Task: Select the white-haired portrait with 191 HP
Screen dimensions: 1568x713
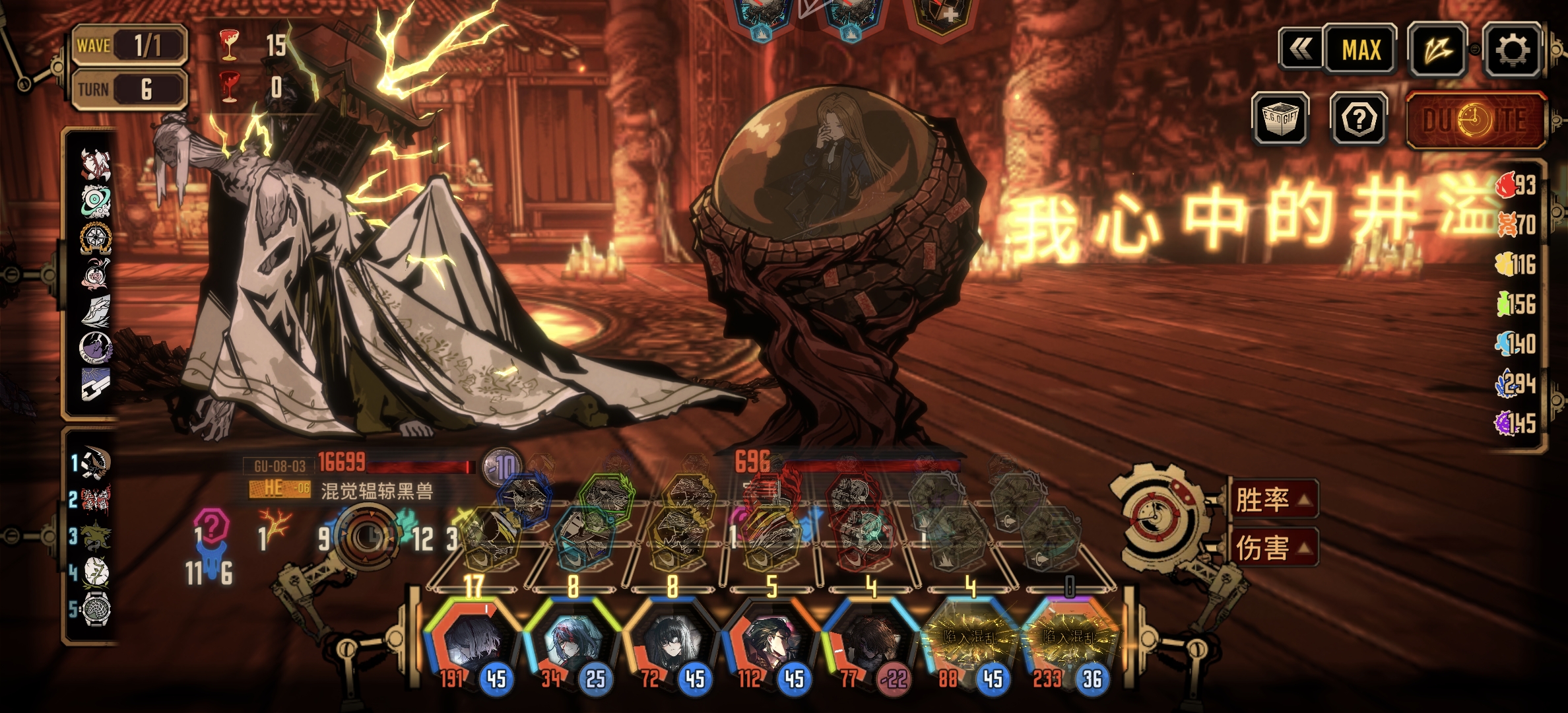Action: (472, 639)
